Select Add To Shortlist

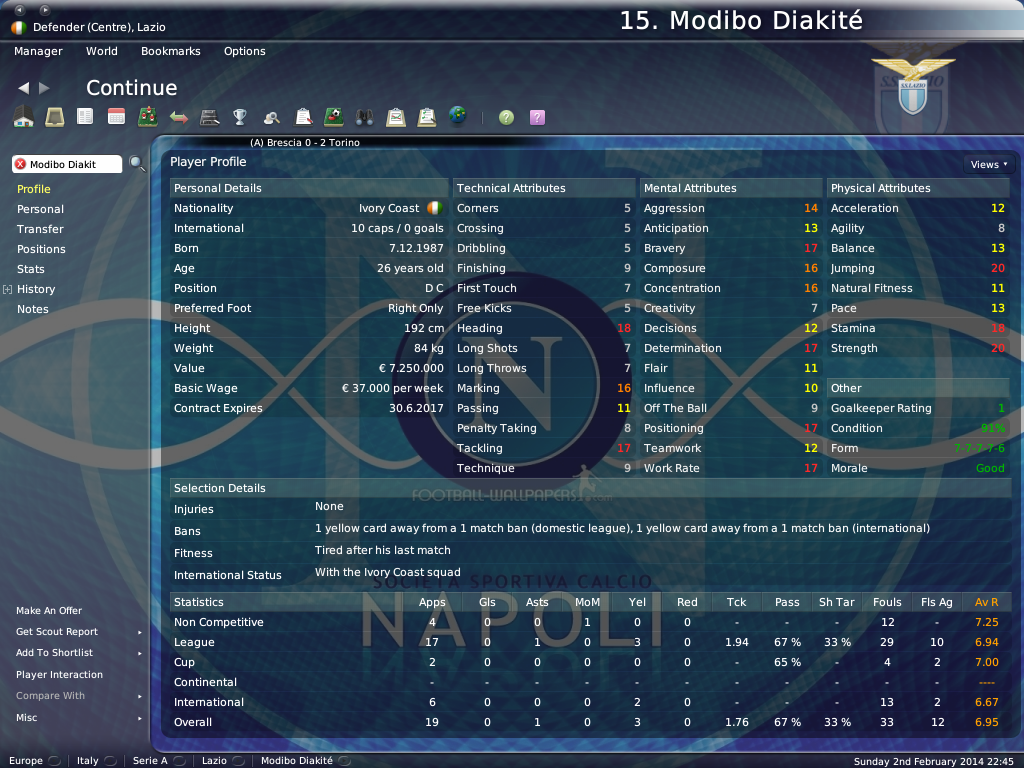point(55,653)
